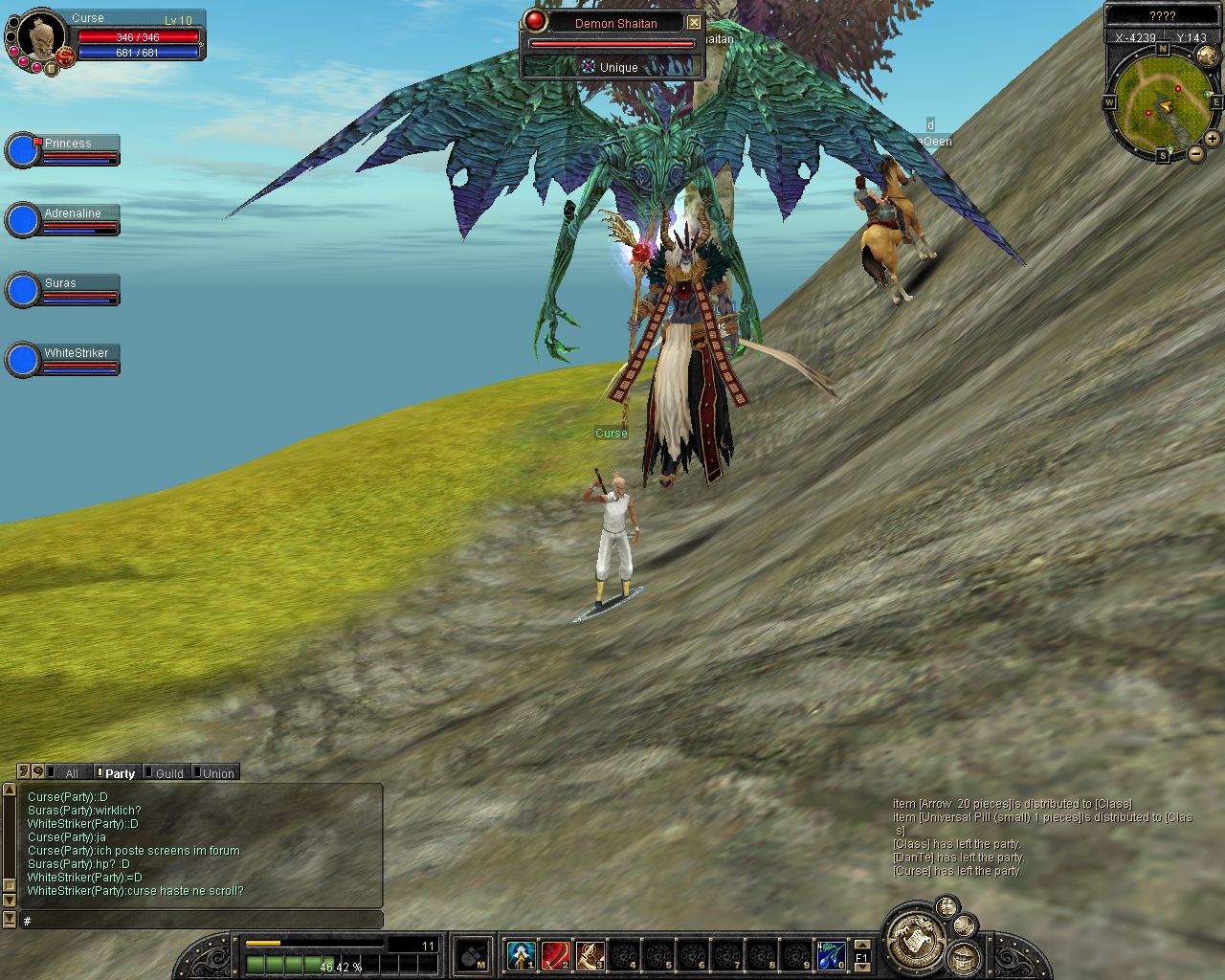The width and height of the screenshot is (1225, 980).
Task: Switch hotbar page with the up arrow
Action: click(861, 946)
